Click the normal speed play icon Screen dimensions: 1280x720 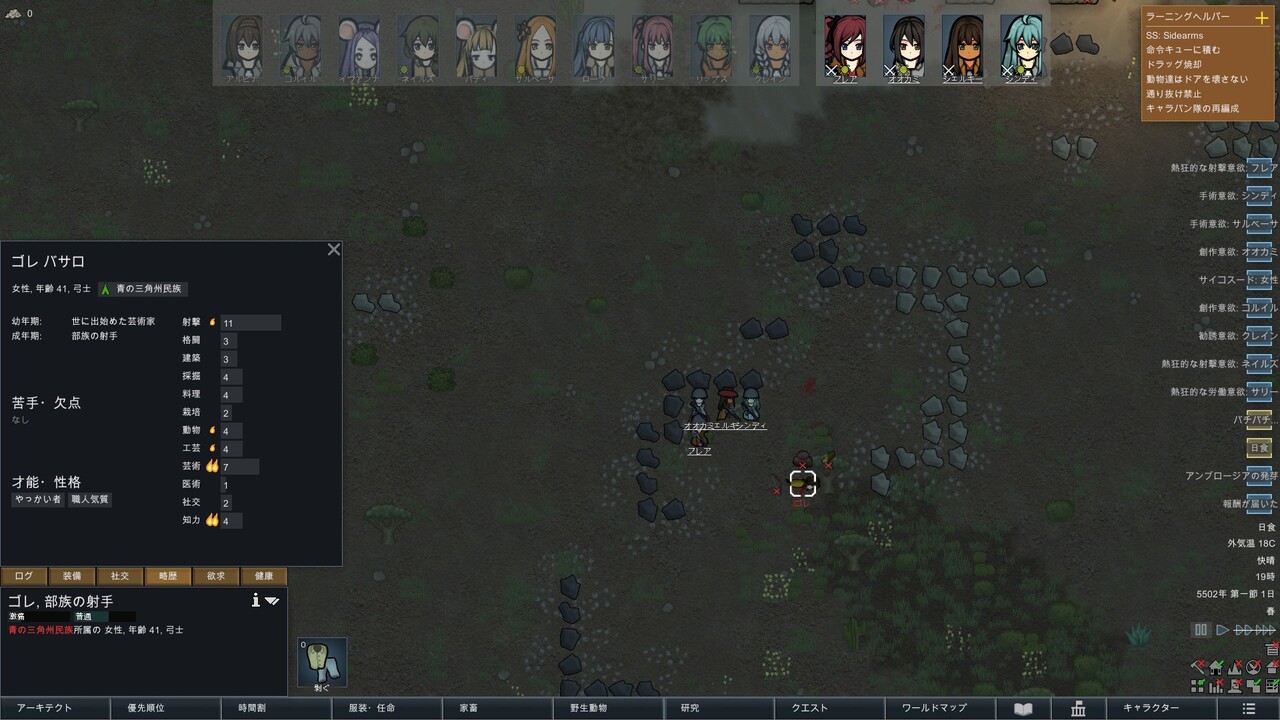pos(1222,629)
